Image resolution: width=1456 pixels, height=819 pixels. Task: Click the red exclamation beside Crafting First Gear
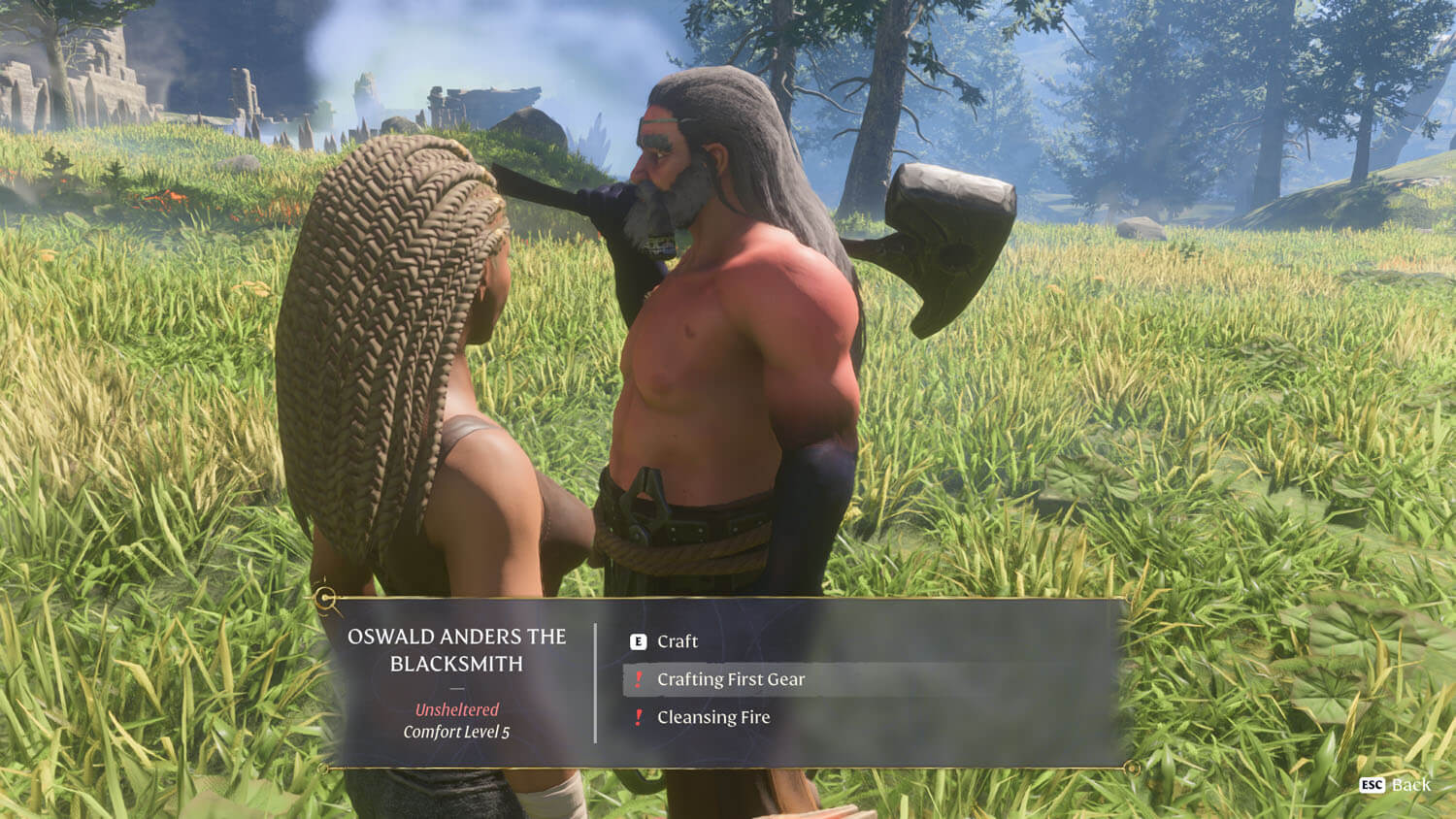pos(638,680)
